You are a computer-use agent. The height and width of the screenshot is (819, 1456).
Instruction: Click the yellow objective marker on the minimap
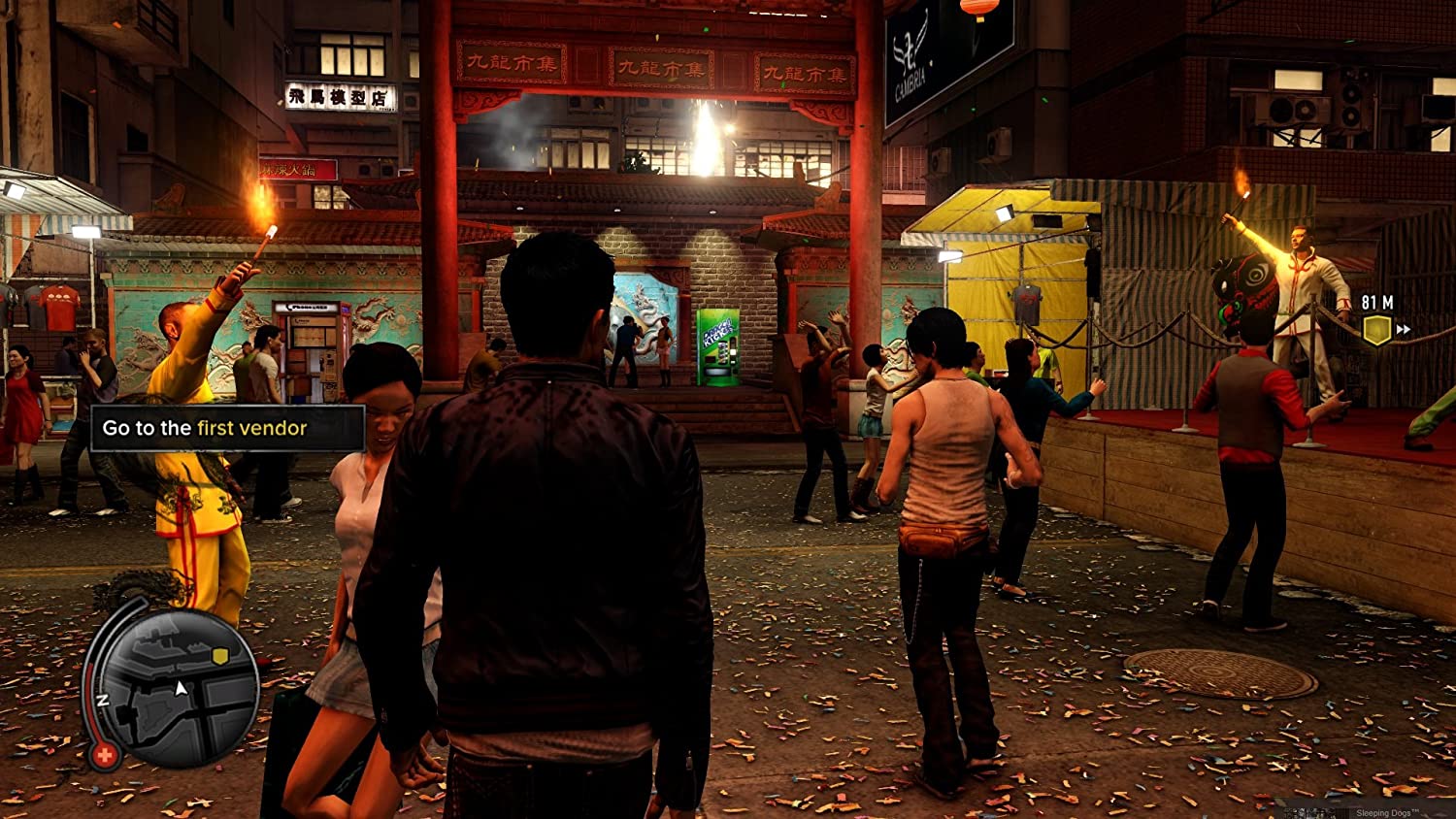click(x=218, y=656)
